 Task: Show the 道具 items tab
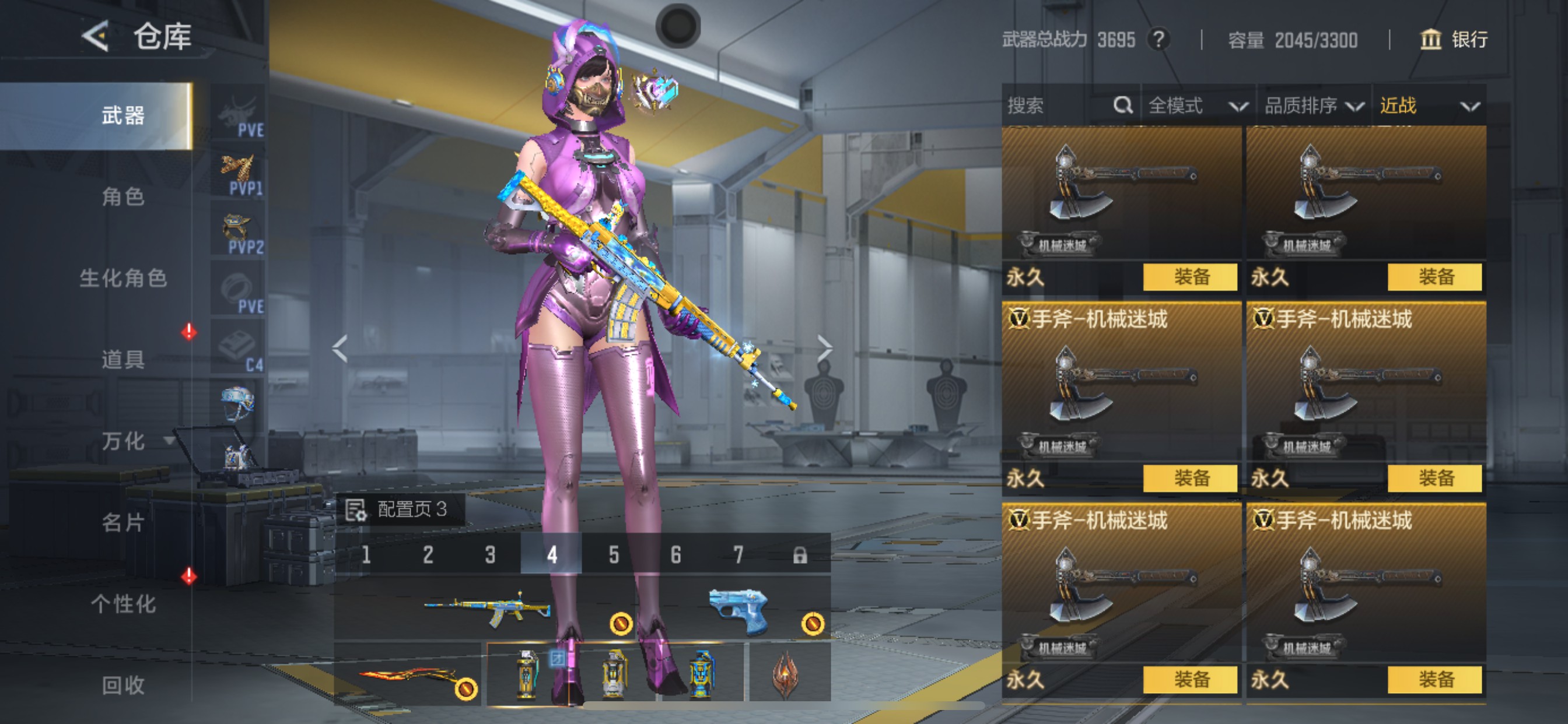123,360
